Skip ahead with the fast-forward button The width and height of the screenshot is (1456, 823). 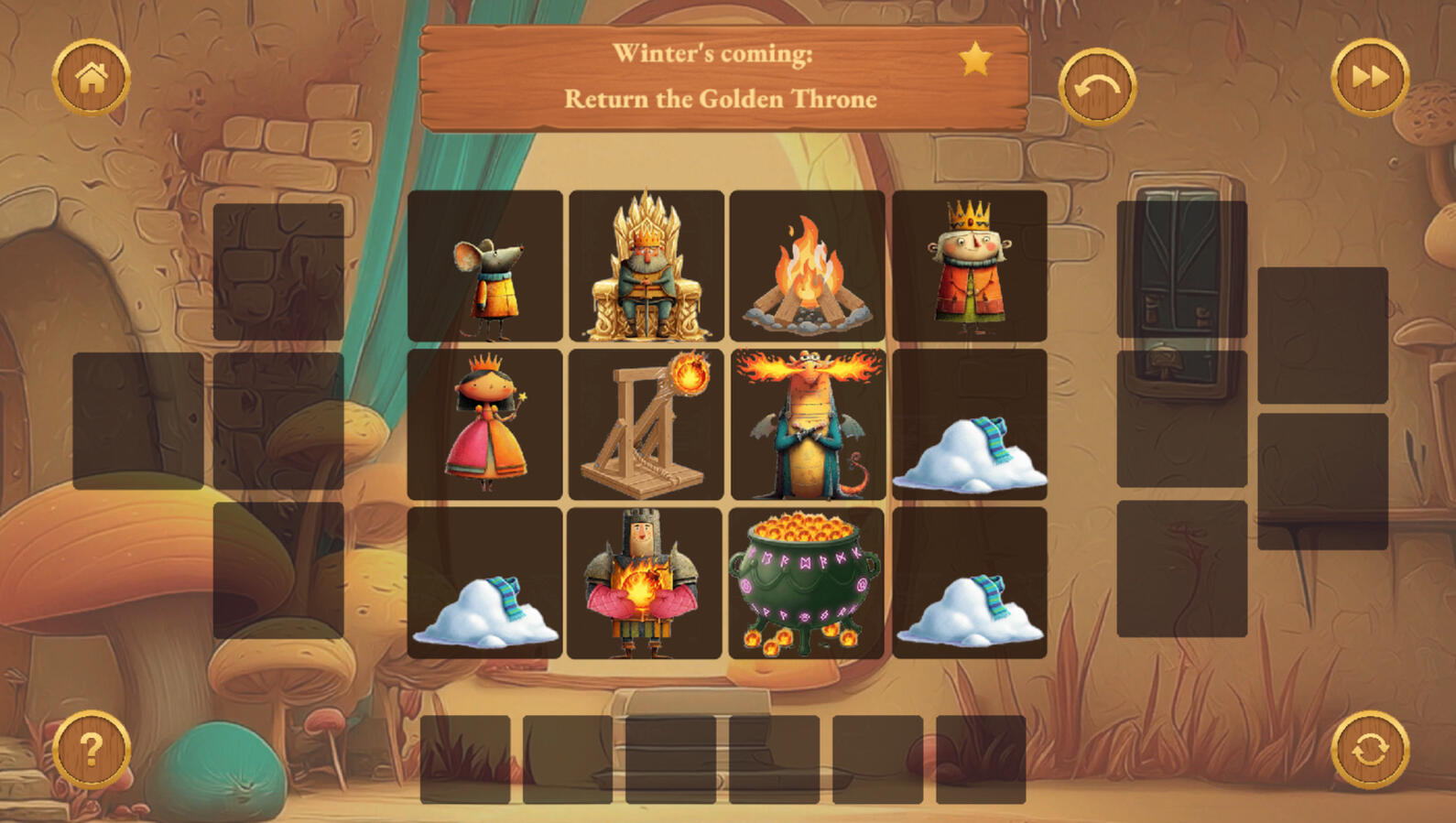[x=1369, y=78]
